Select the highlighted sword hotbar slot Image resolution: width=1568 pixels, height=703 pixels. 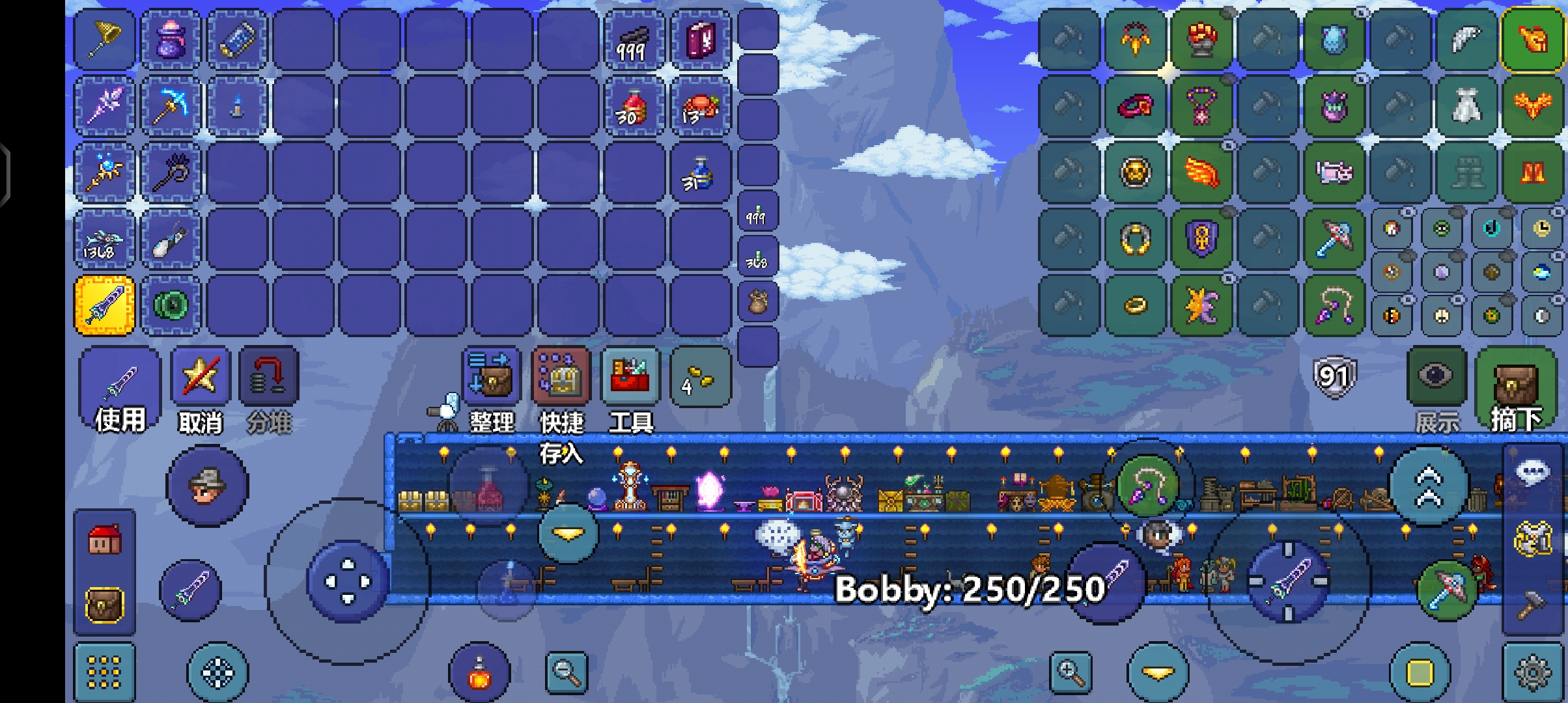(105, 305)
